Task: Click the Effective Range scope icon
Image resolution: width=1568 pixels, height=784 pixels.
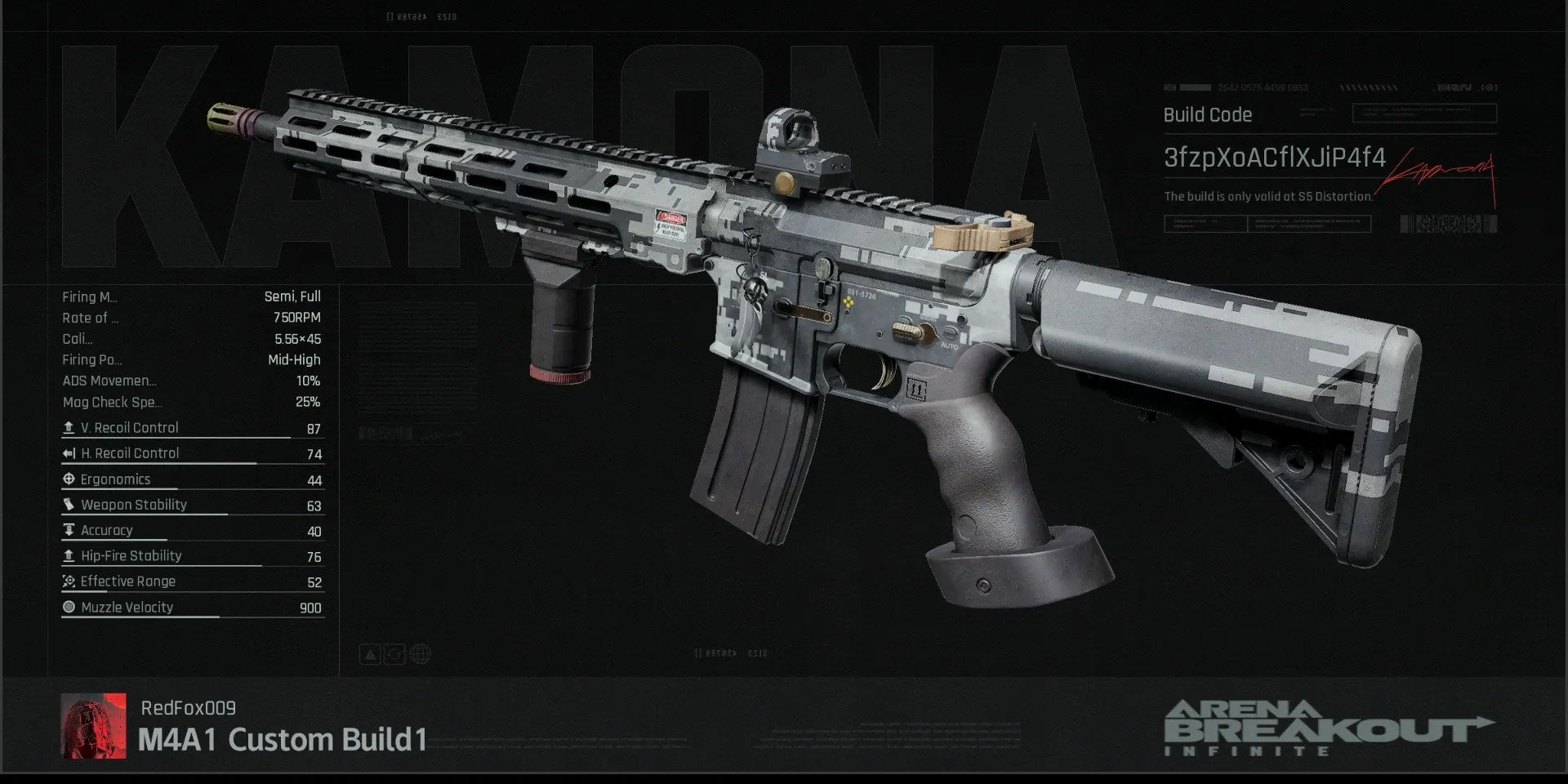Action: pyautogui.click(x=69, y=581)
